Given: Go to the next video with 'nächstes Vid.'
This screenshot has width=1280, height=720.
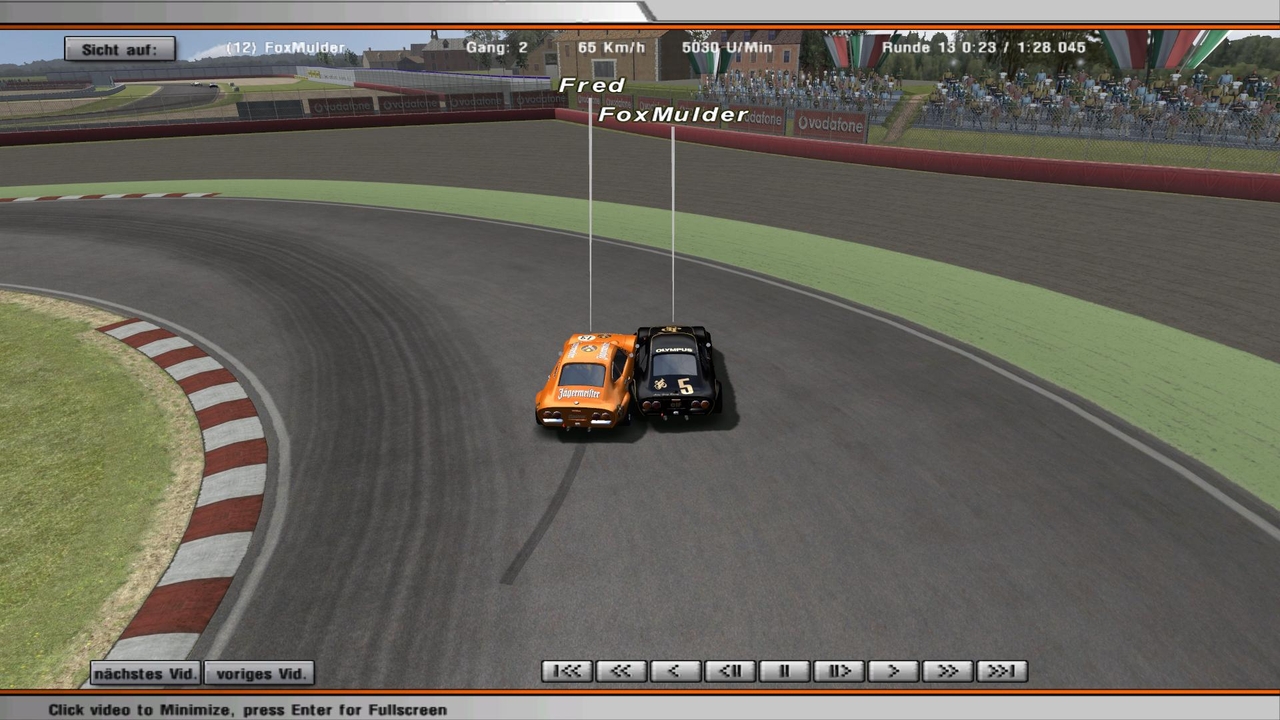Looking at the screenshot, I should [x=146, y=673].
